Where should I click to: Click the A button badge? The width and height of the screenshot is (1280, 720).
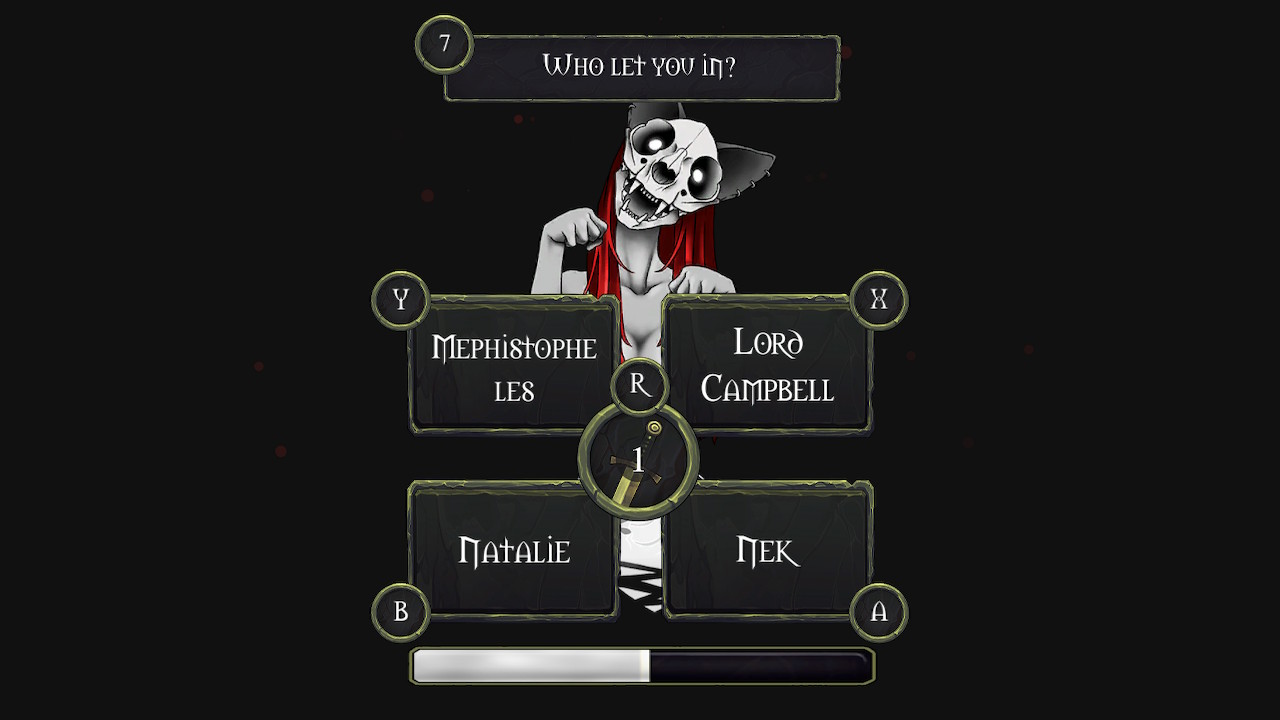tap(879, 611)
